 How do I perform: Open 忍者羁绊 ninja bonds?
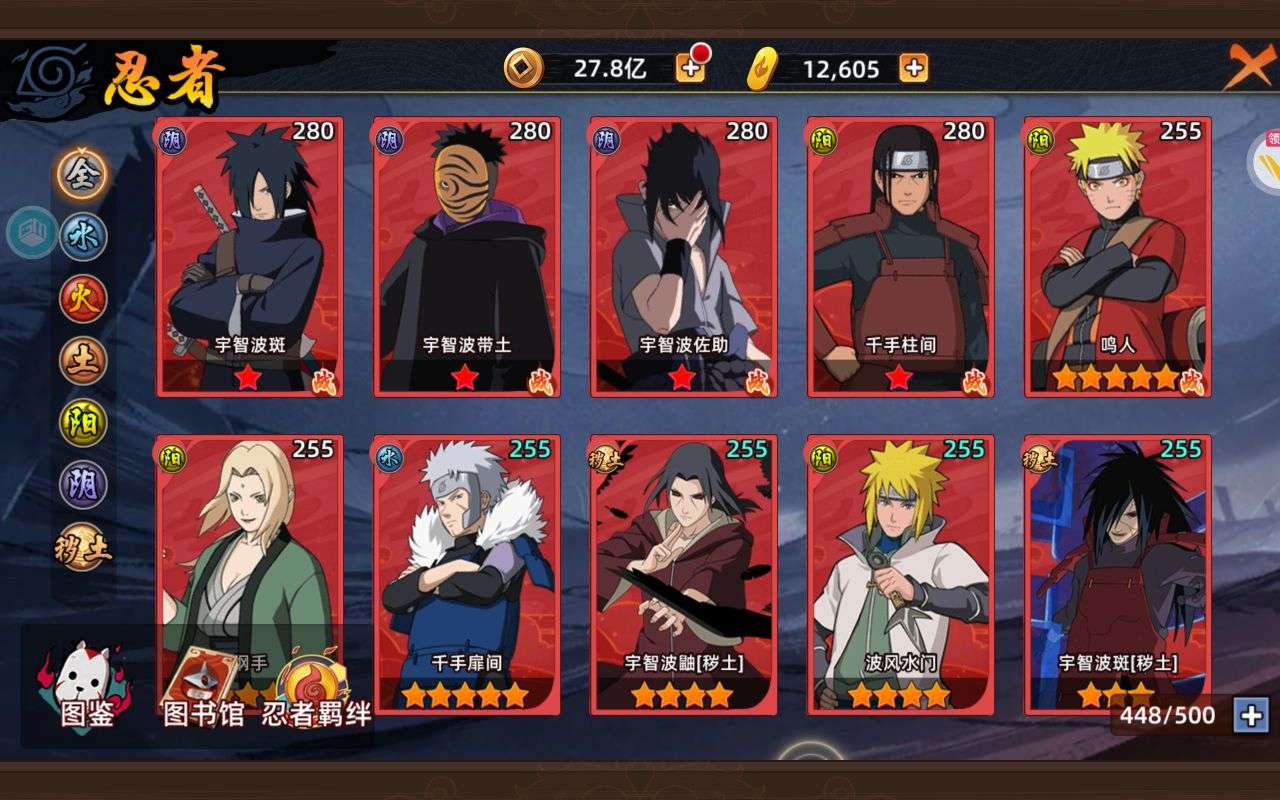point(315,692)
